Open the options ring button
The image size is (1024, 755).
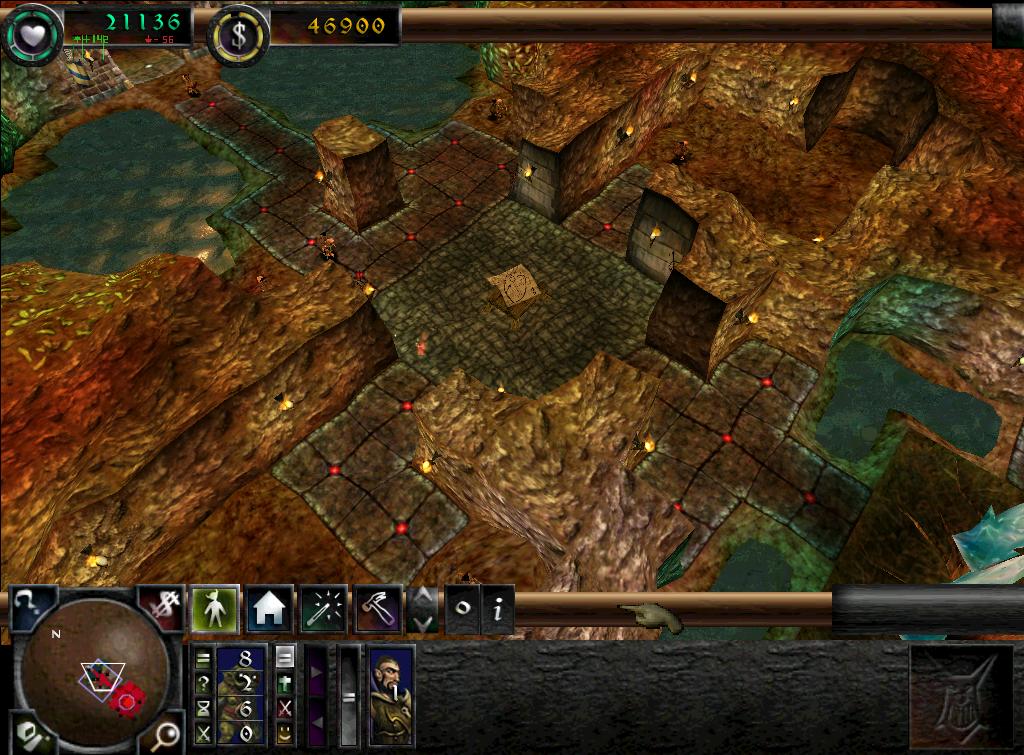click(462, 609)
